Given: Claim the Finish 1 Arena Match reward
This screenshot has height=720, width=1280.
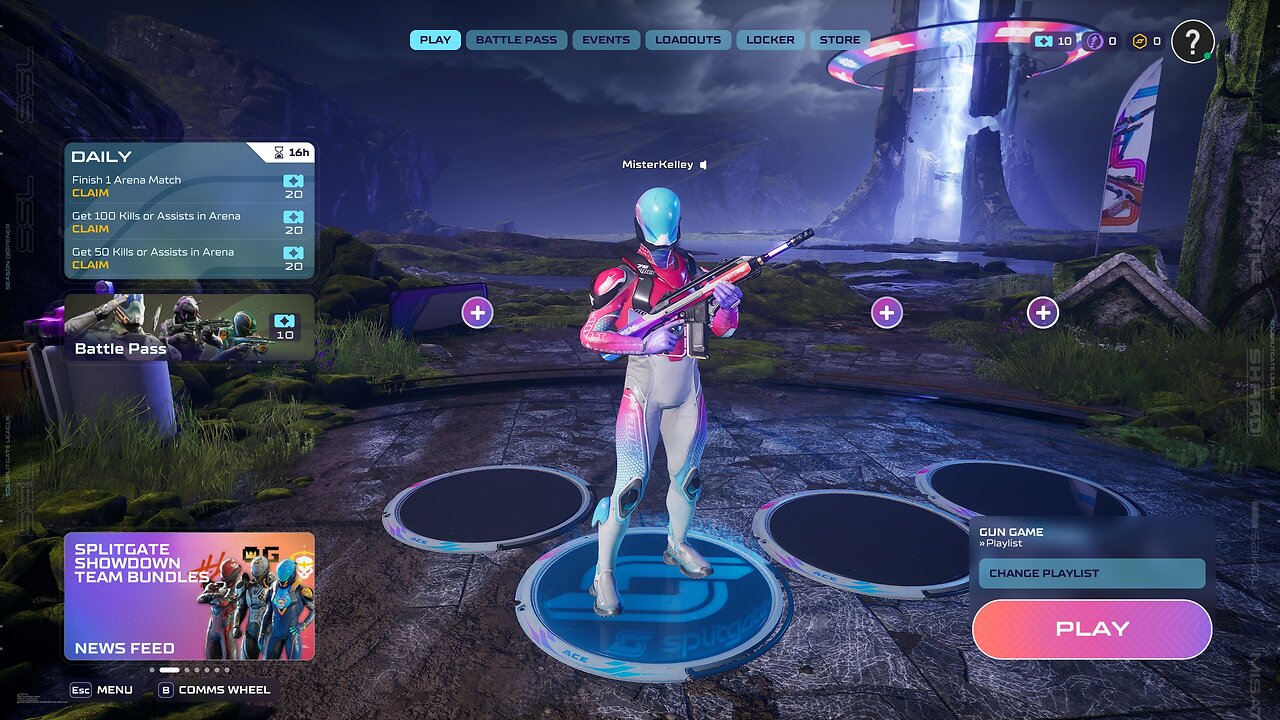Looking at the screenshot, I should pos(91,193).
